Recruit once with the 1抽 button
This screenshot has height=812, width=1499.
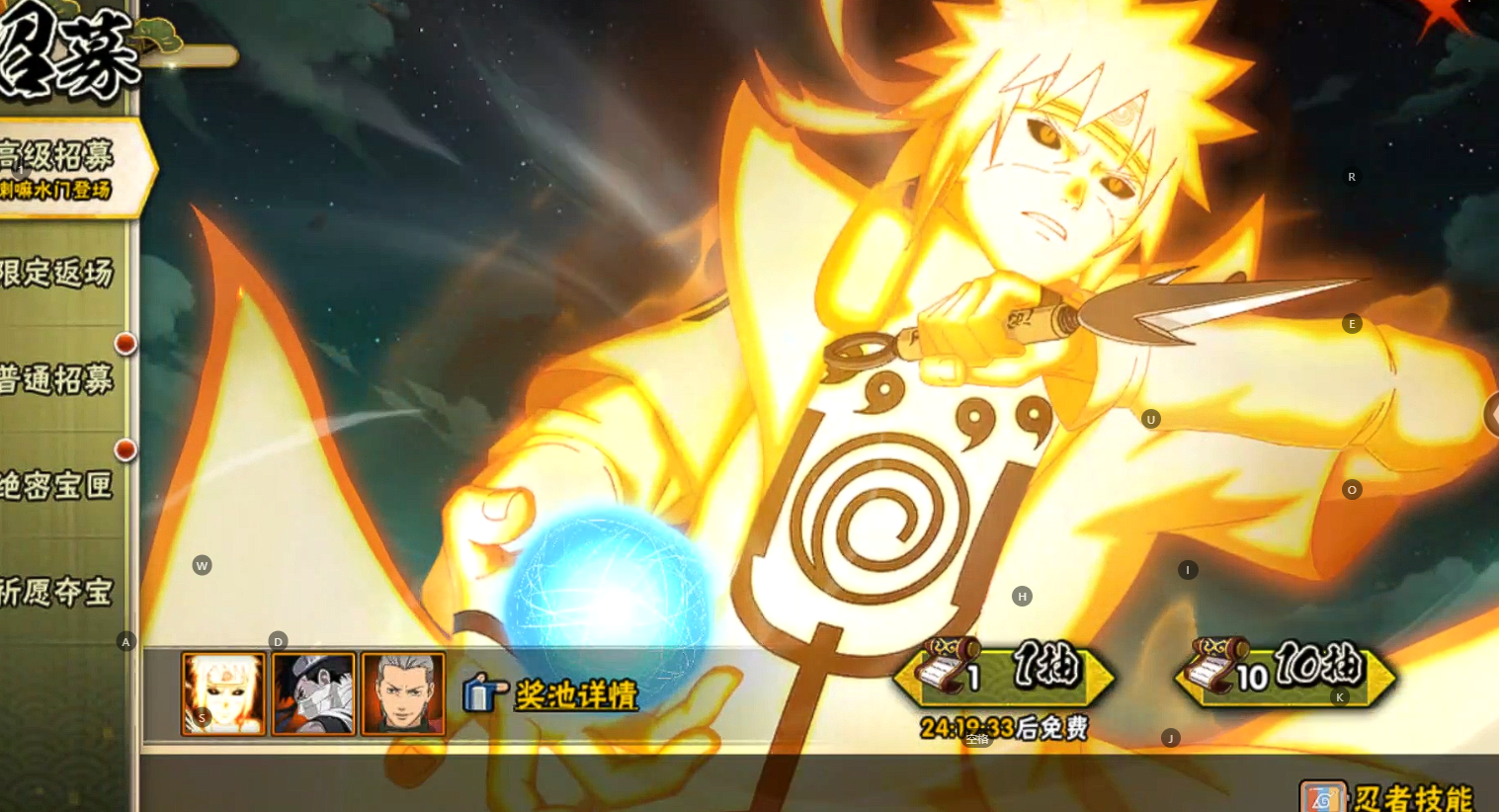point(1004,674)
